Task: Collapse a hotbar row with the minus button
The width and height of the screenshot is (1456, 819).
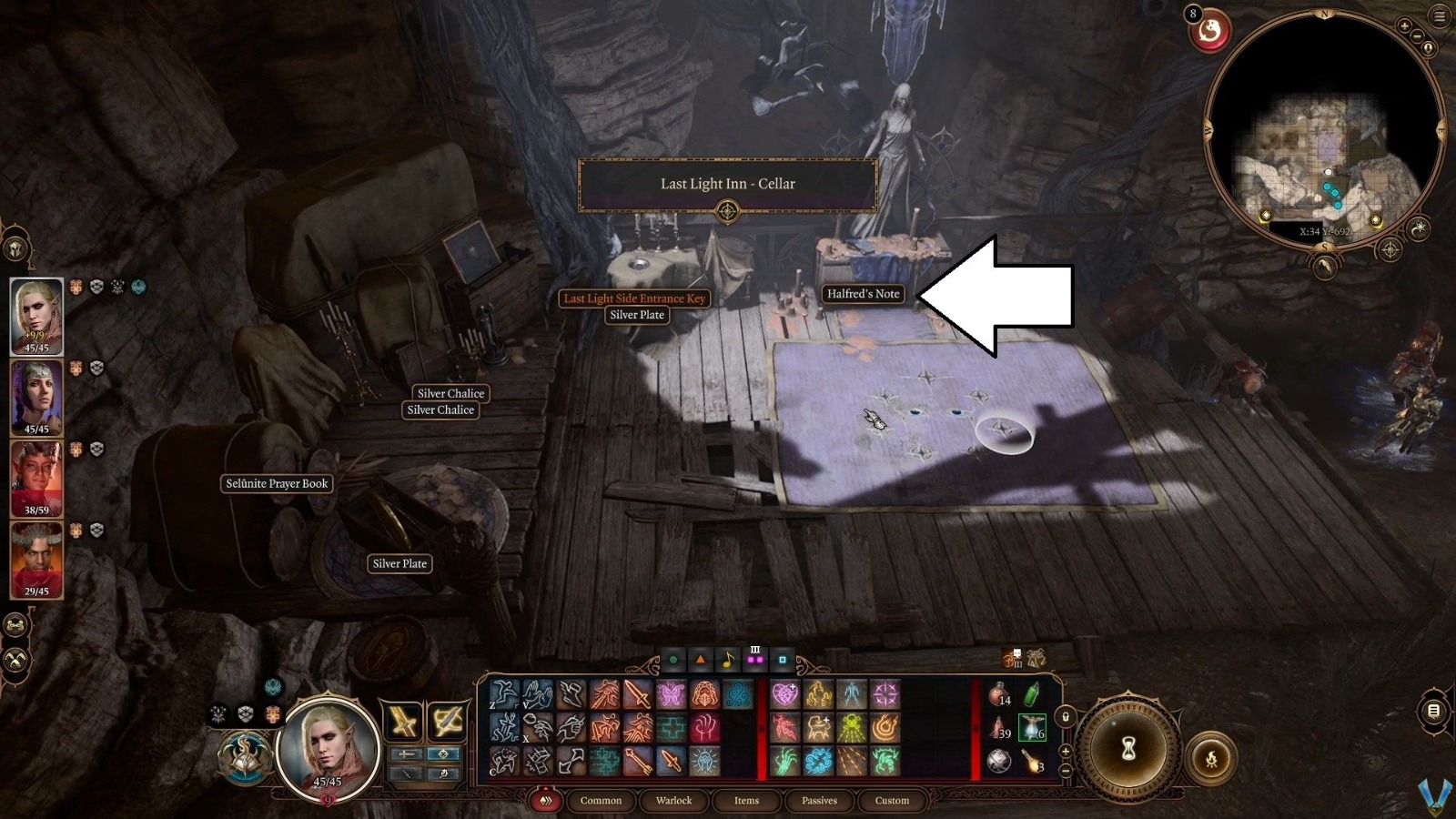Action: pos(1065,769)
